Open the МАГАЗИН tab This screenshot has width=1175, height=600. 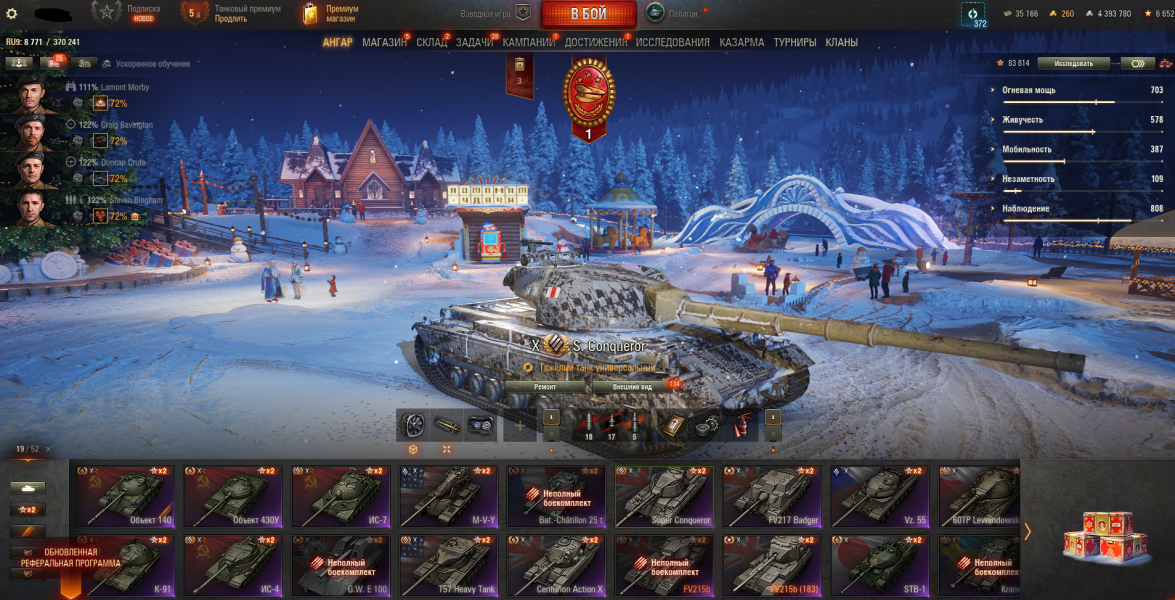coord(384,43)
